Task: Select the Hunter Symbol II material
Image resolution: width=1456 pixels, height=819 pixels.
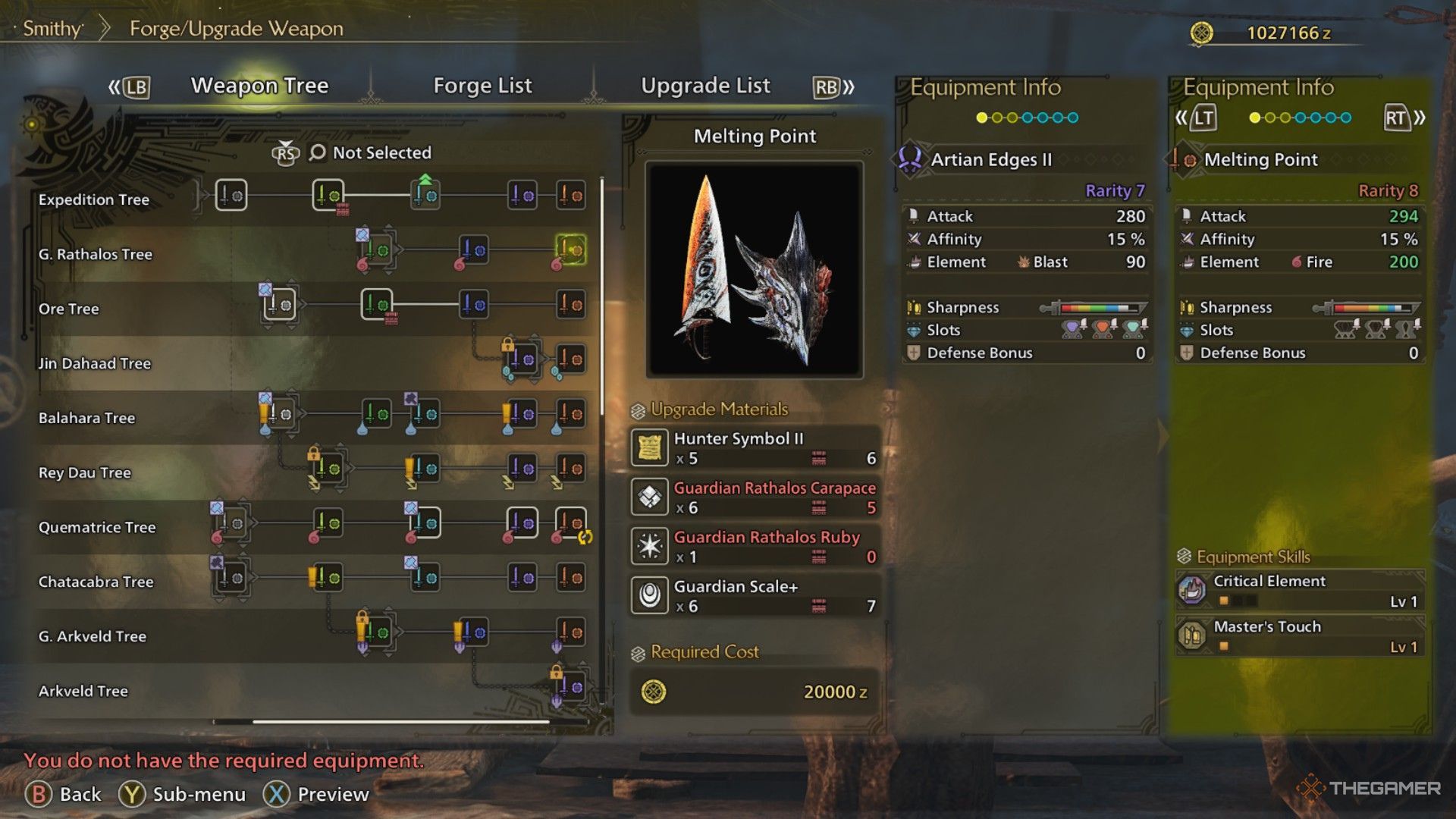Action: coord(755,447)
